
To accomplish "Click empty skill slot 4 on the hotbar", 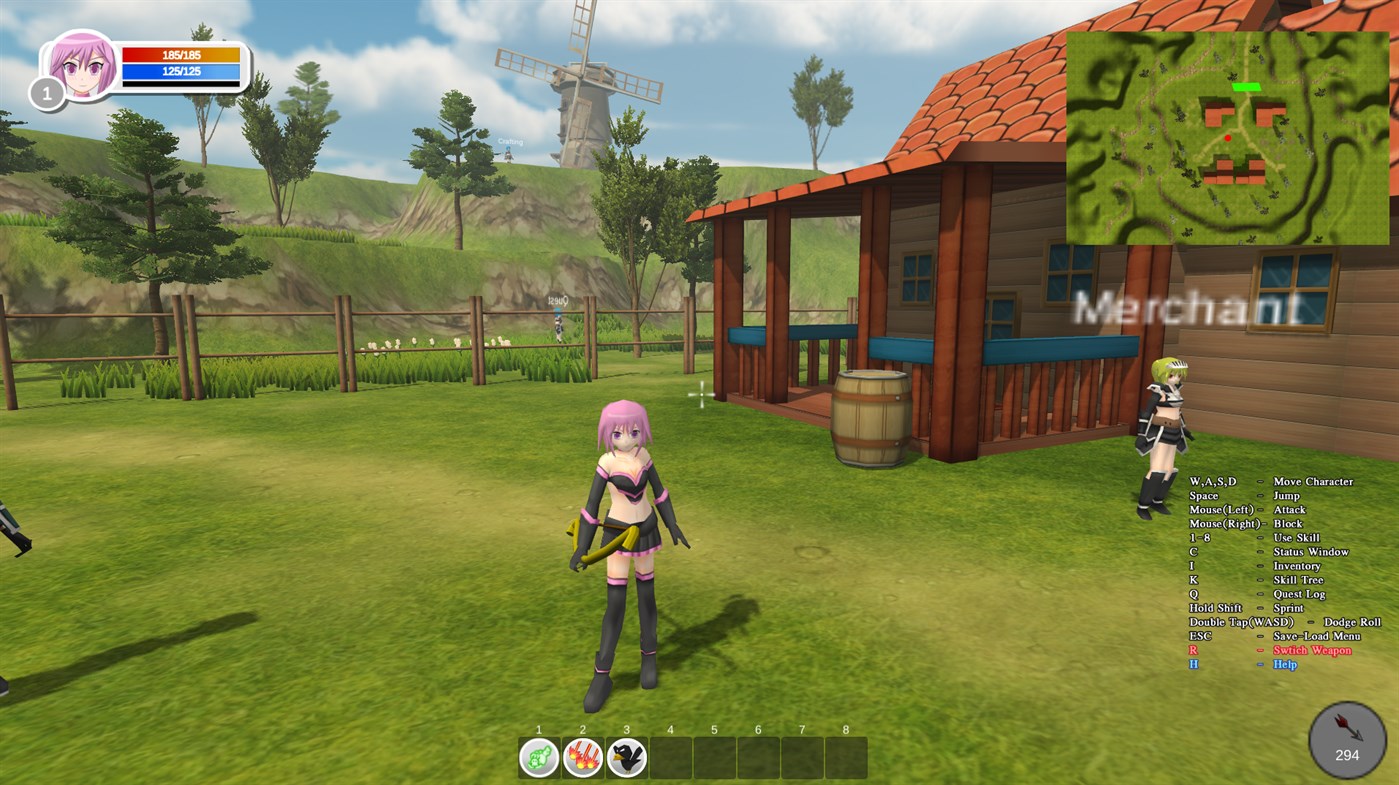I will (x=670, y=758).
